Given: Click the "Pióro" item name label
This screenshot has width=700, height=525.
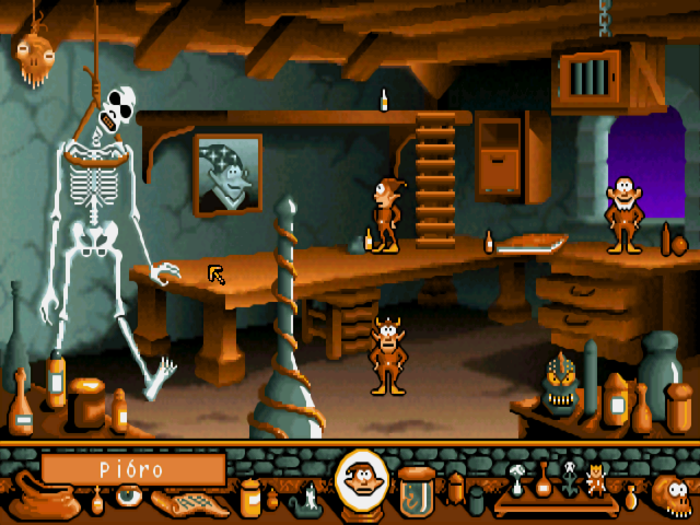Looking at the screenshot, I should pos(133,469).
